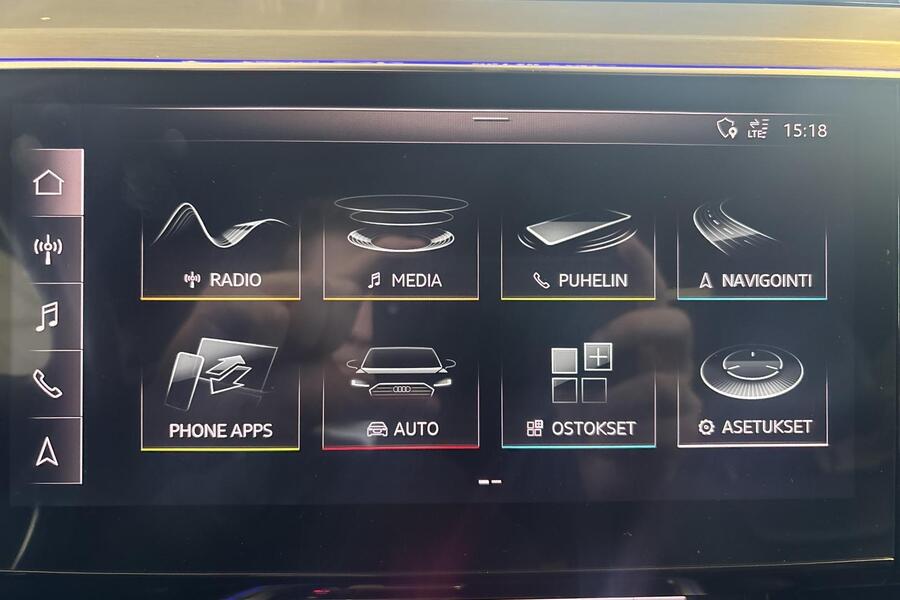
Task: Select the radio antenna sidebar icon
Action: (x=49, y=247)
